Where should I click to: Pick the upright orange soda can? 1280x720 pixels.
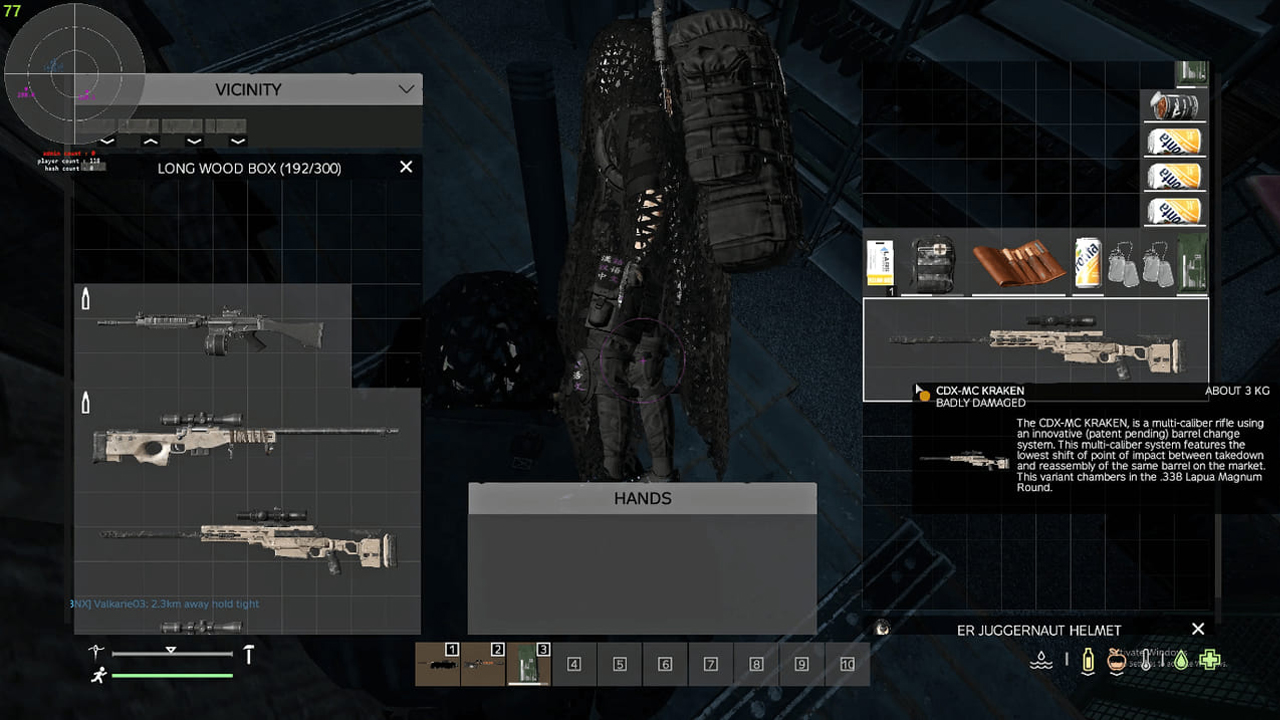pos(1087,264)
